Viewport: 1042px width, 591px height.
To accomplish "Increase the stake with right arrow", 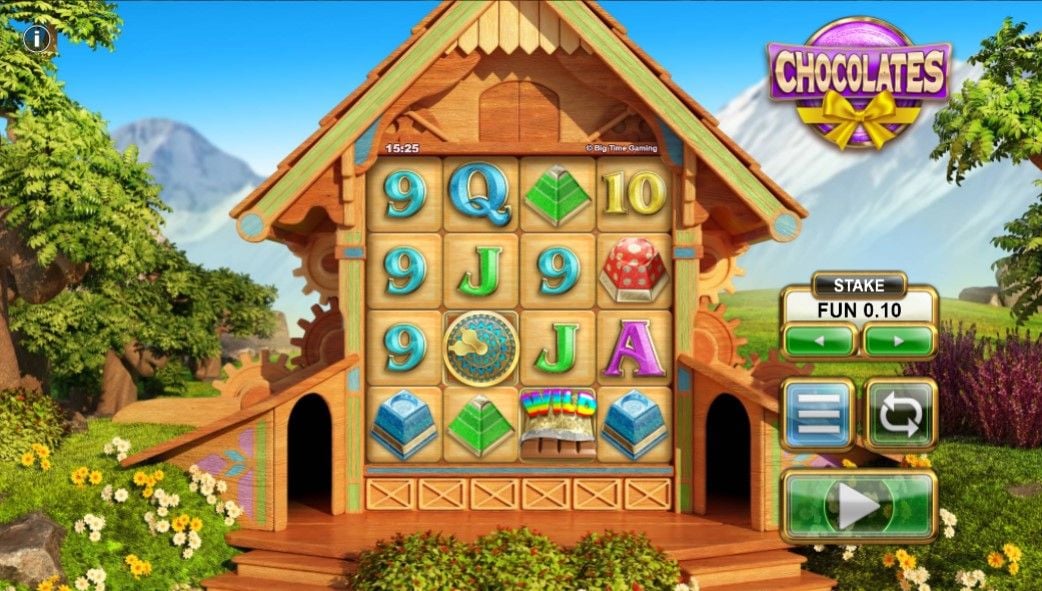I will pos(899,341).
